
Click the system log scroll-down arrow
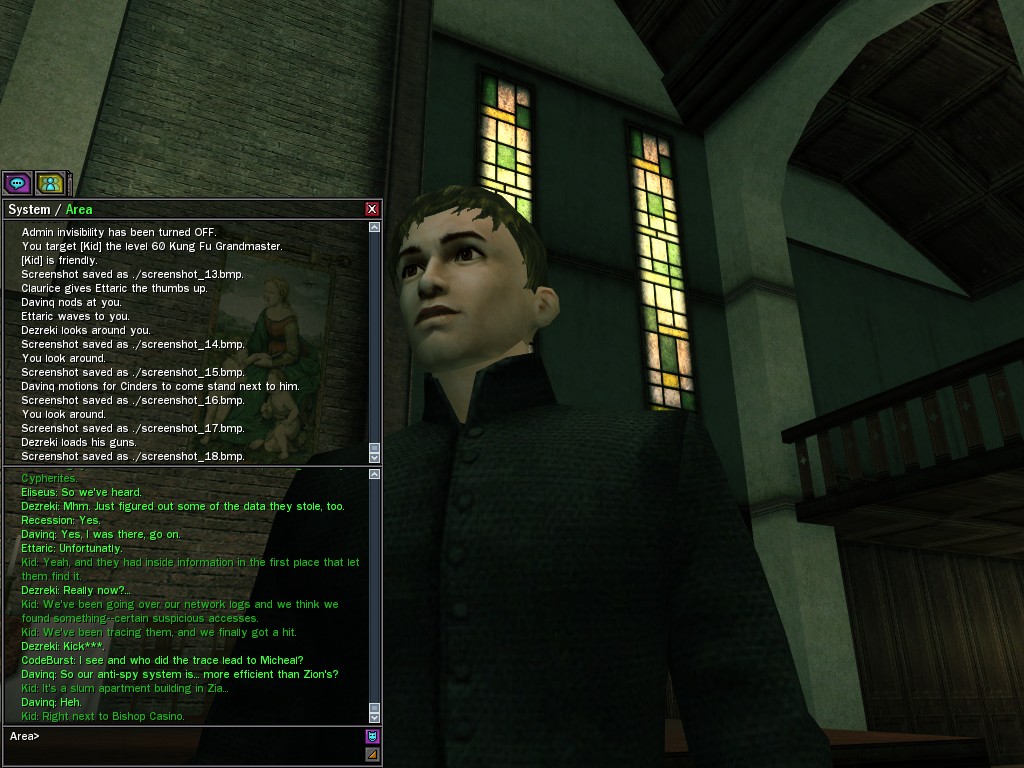[x=375, y=457]
